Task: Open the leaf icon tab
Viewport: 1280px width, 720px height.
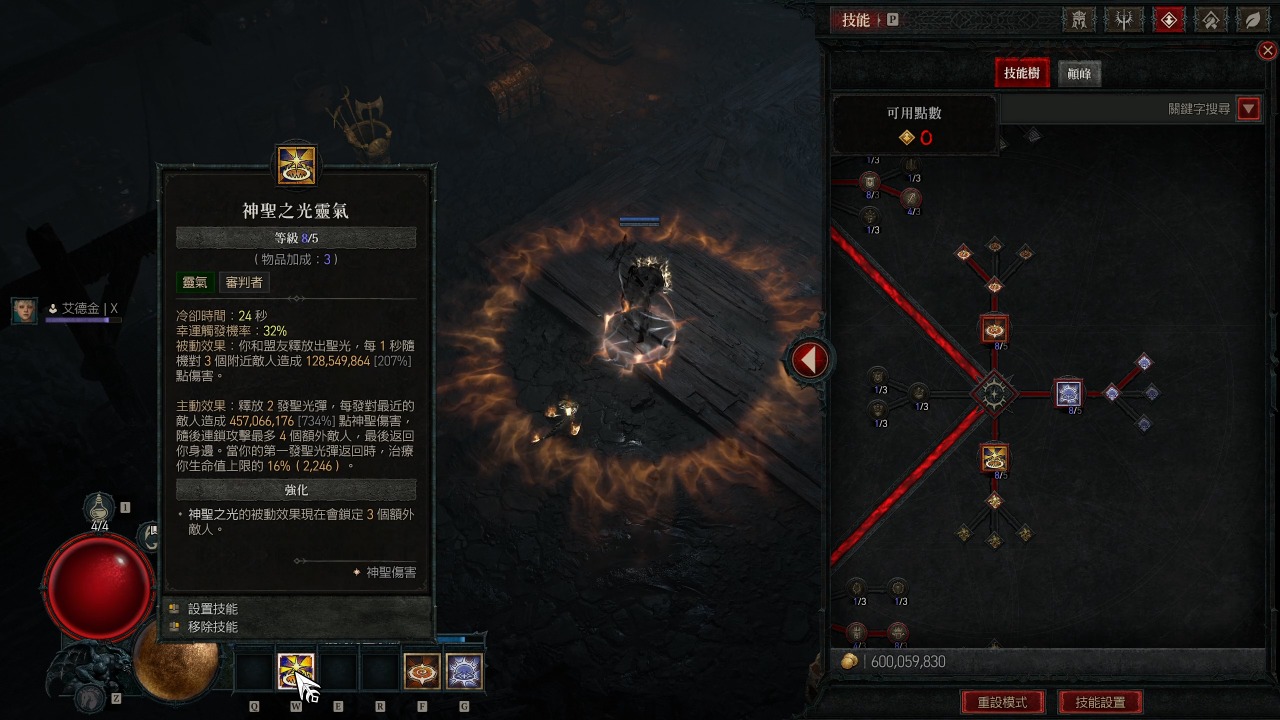Action: (x=1252, y=20)
